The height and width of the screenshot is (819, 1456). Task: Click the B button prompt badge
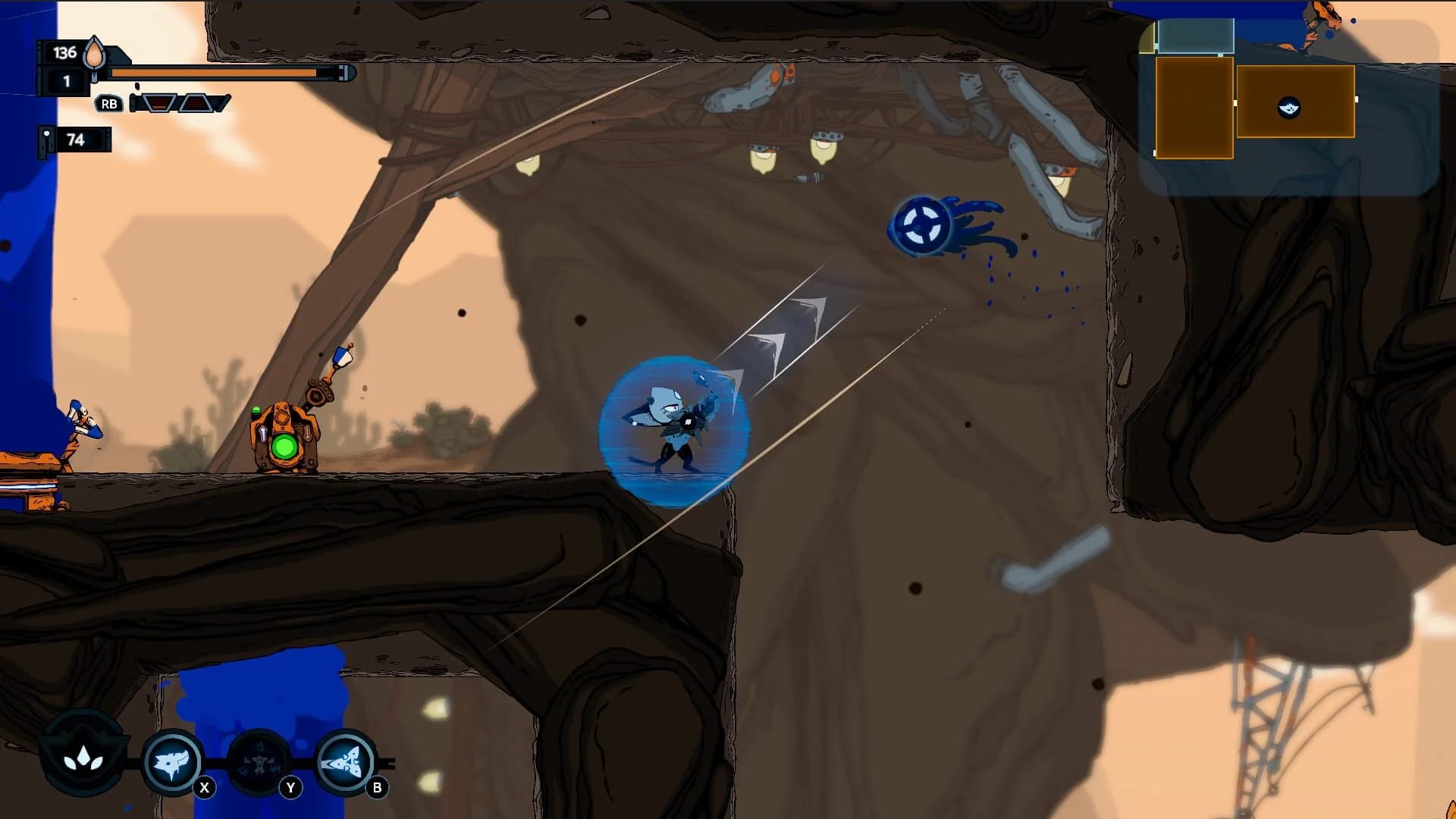click(376, 786)
